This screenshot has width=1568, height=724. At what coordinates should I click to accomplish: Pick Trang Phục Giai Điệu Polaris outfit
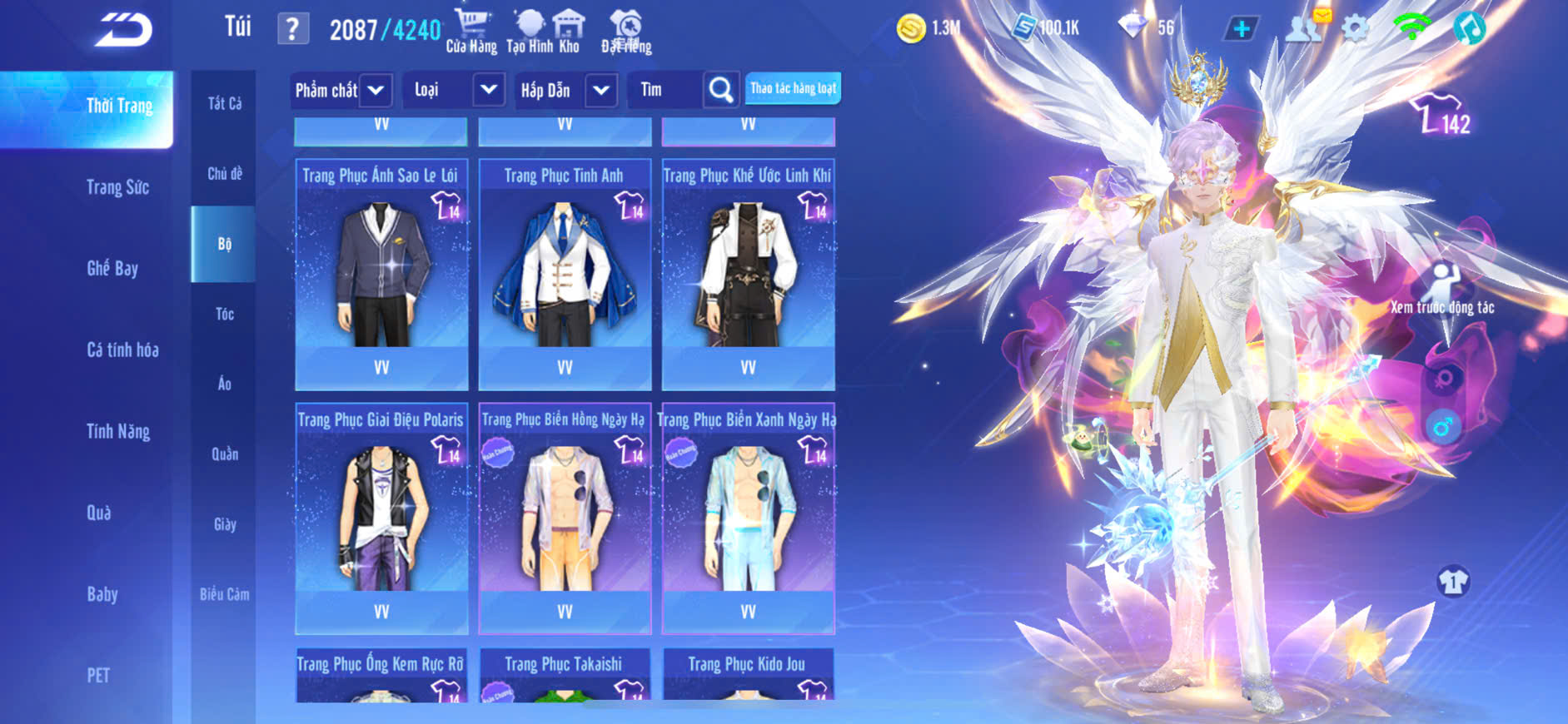tap(381, 516)
